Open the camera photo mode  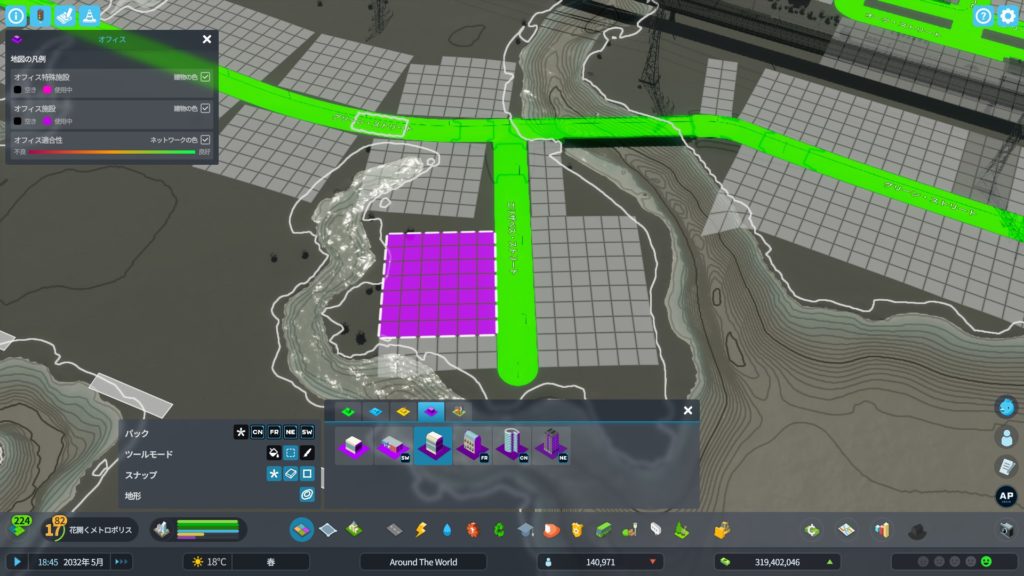(x=1007, y=529)
